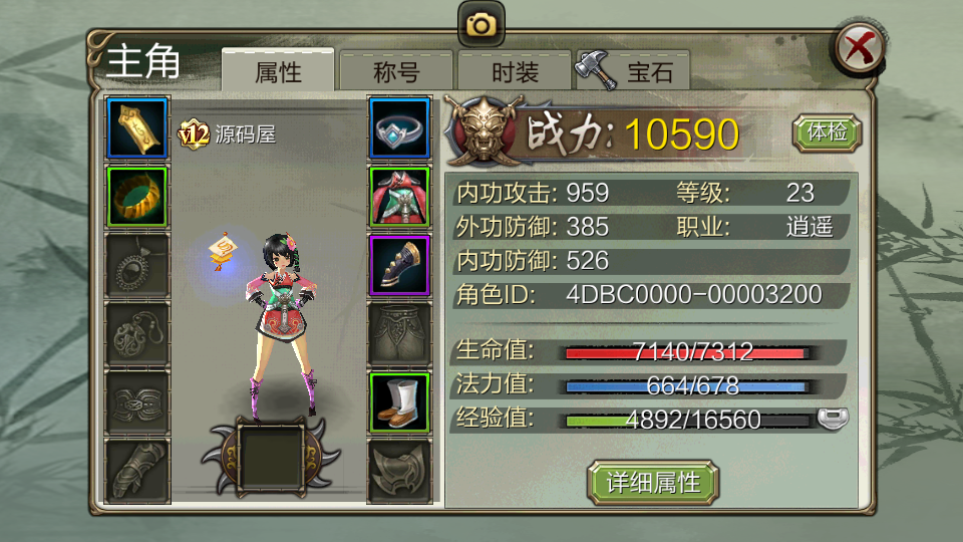Image resolution: width=963 pixels, height=542 pixels.
Task: Click the camera screenshot icon
Action: [481, 25]
